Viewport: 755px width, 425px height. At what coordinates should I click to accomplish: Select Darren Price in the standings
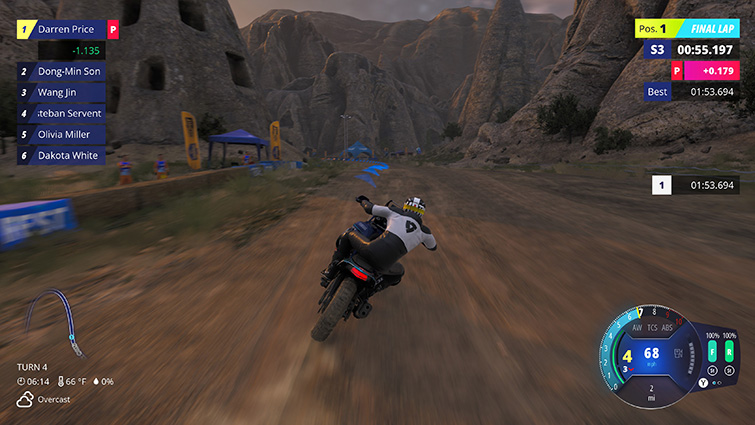(68, 30)
